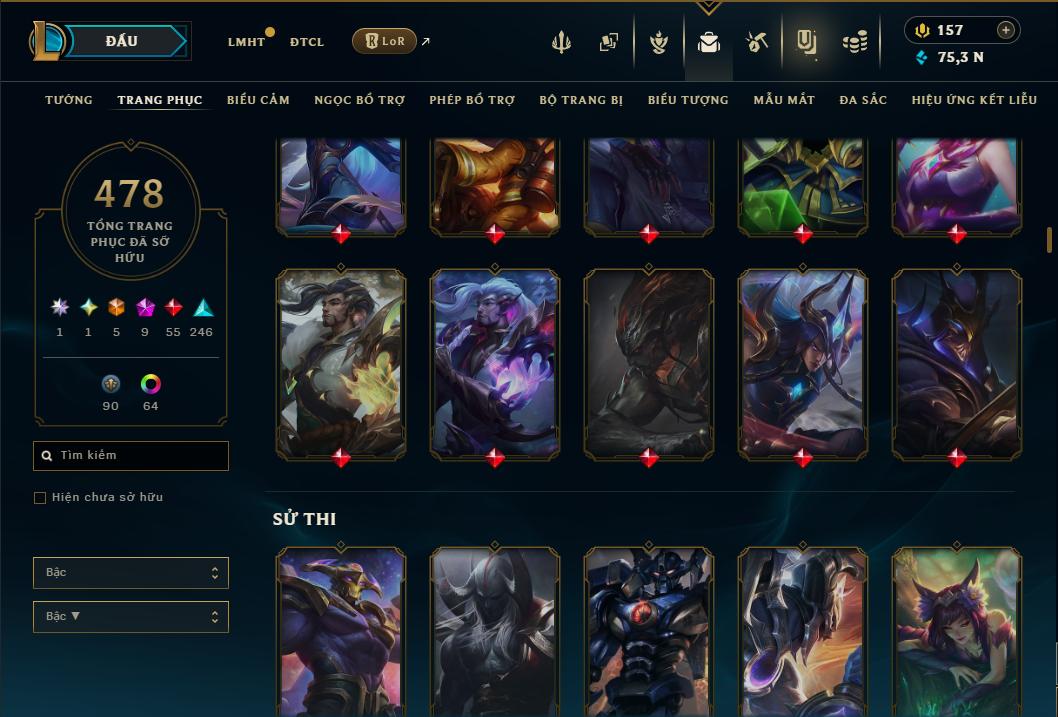Open the BIỂU CẢM tab
This screenshot has width=1058, height=717.
click(x=258, y=100)
